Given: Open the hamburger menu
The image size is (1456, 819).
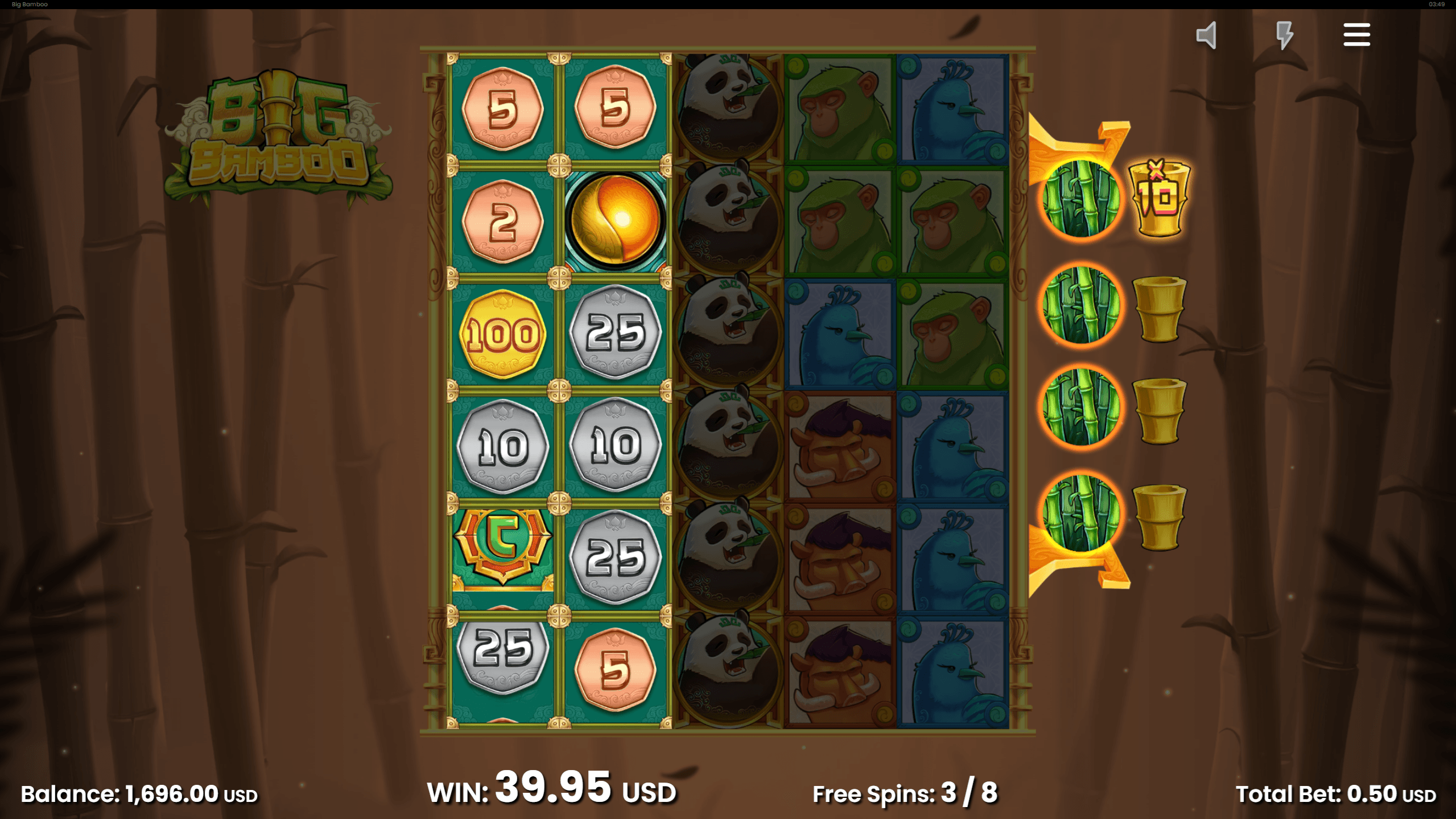Looking at the screenshot, I should coord(1356,35).
